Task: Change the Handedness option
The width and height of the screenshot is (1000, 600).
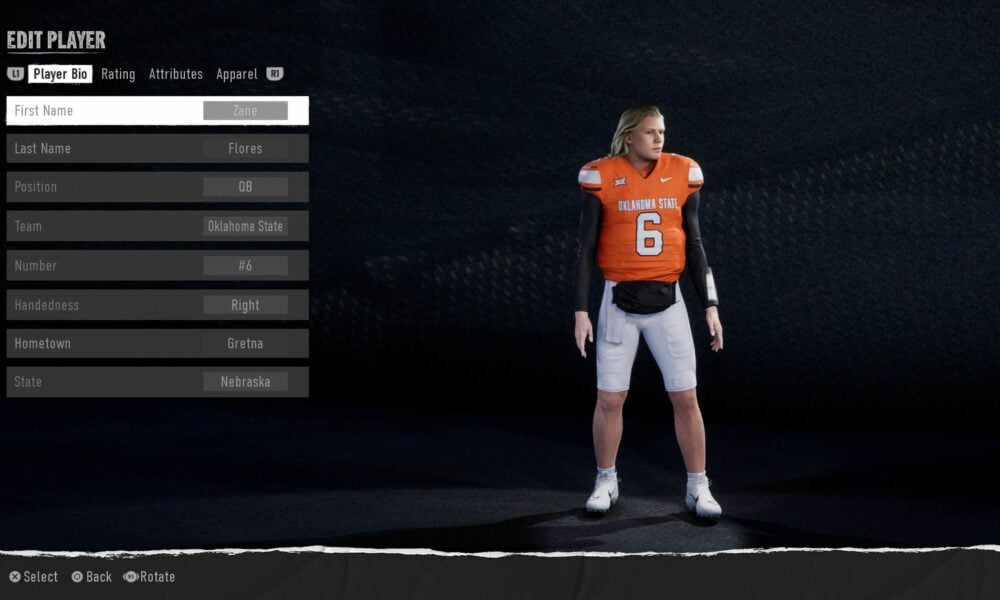Action: pyautogui.click(x=157, y=305)
